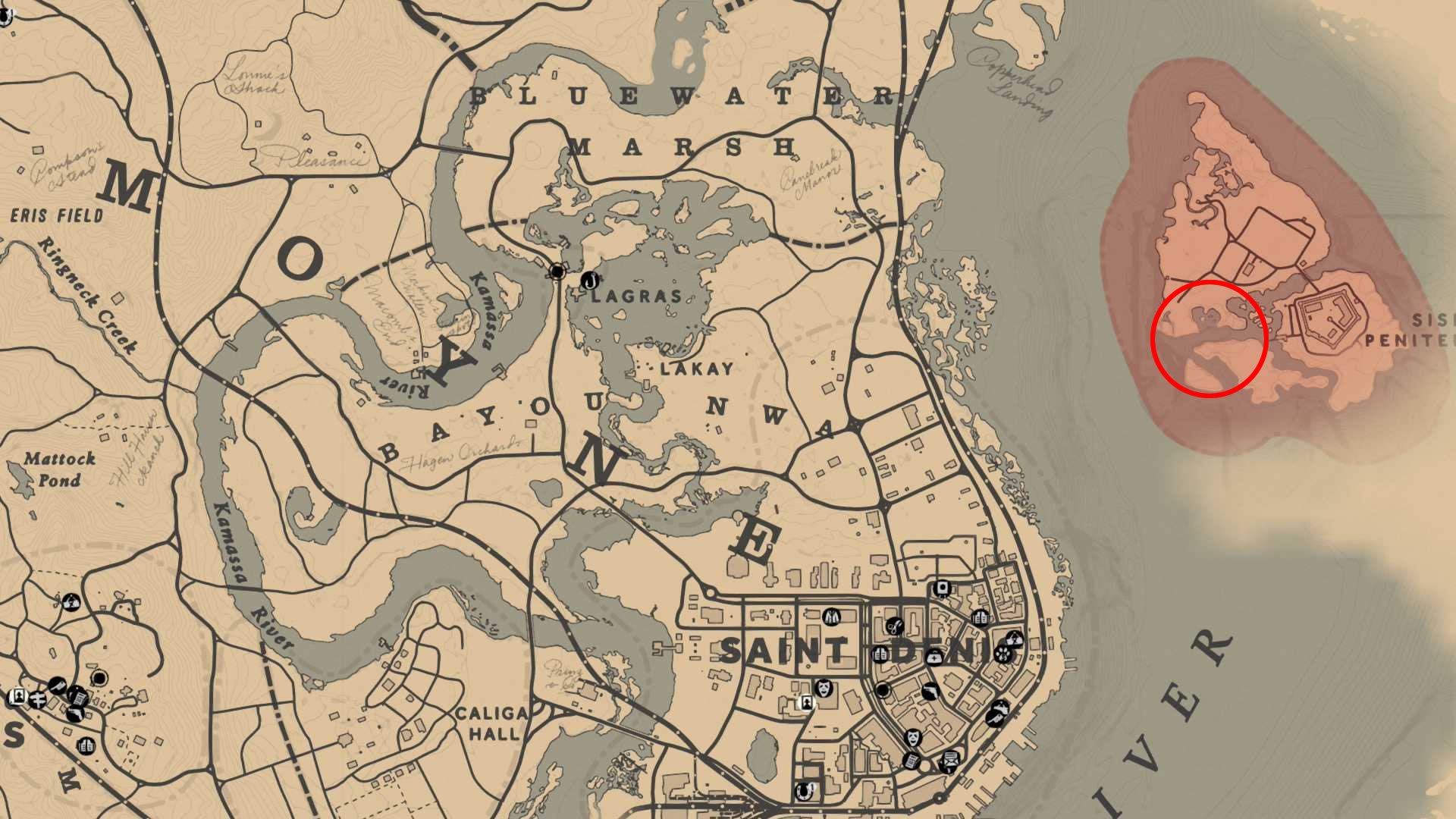Click the dock anchor icon on Saint Denis waterfront
Viewport: 1456px width, 819px height.
[x=996, y=718]
